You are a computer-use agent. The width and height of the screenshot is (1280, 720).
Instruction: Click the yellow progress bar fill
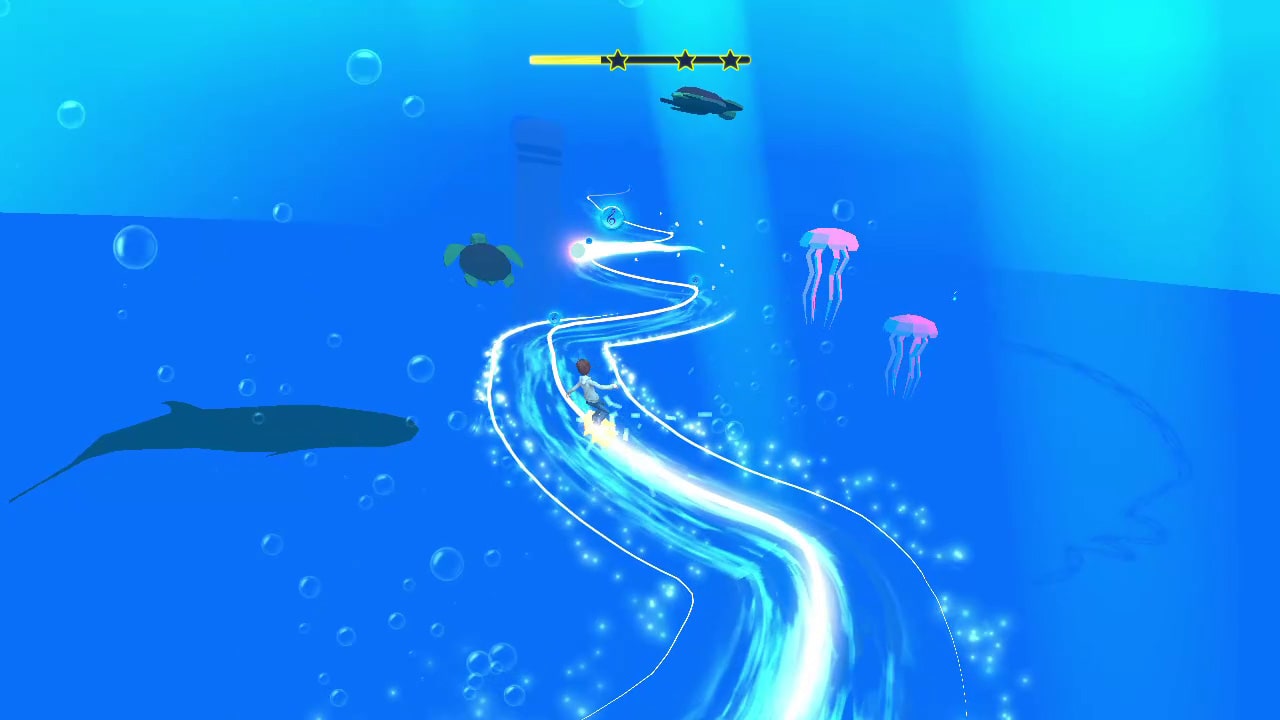[565, 60]
